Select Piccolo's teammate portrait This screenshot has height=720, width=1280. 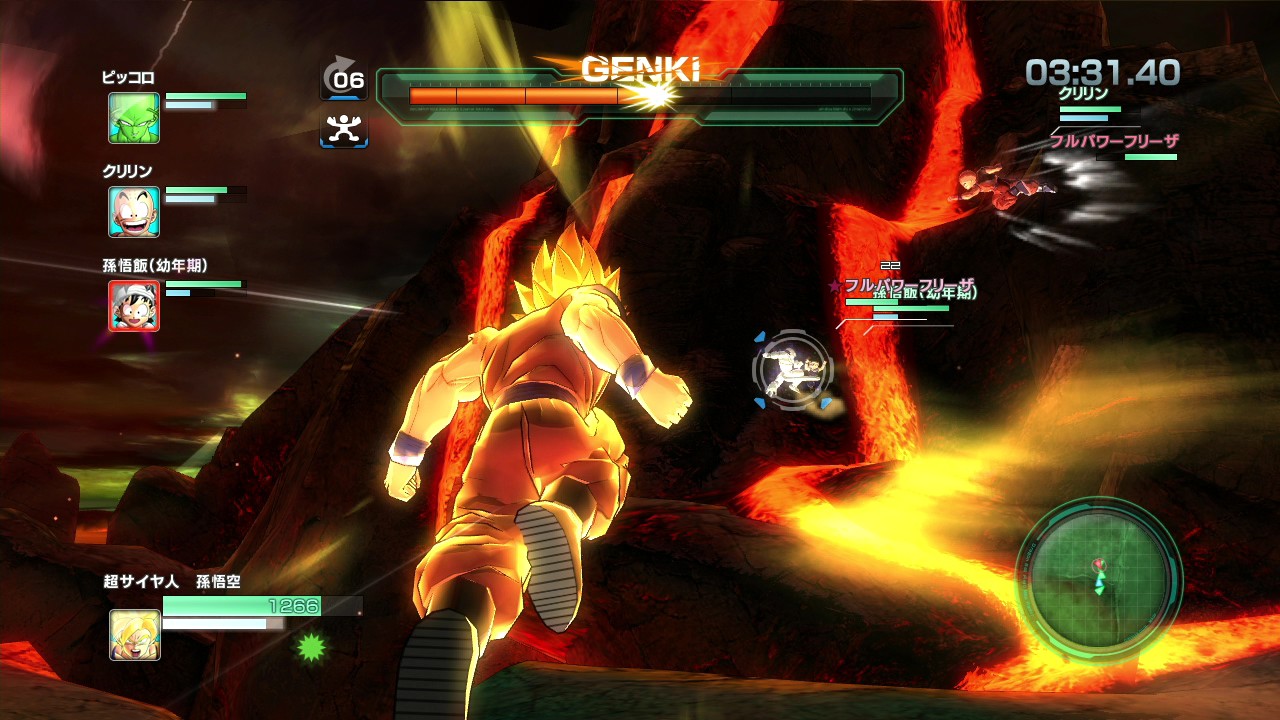[134, 118]
